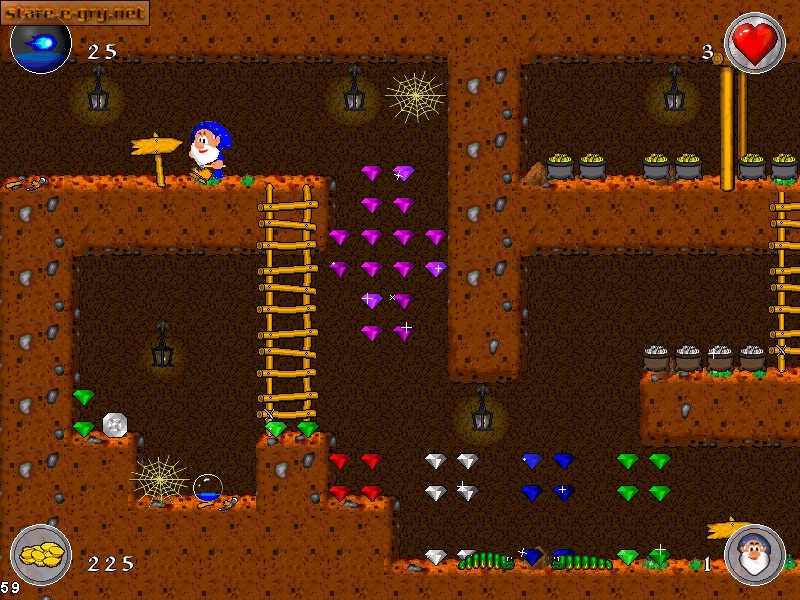Click the blue fireball ammo orb icon
The image size is (800, 600).
click(x=41, y=45)
